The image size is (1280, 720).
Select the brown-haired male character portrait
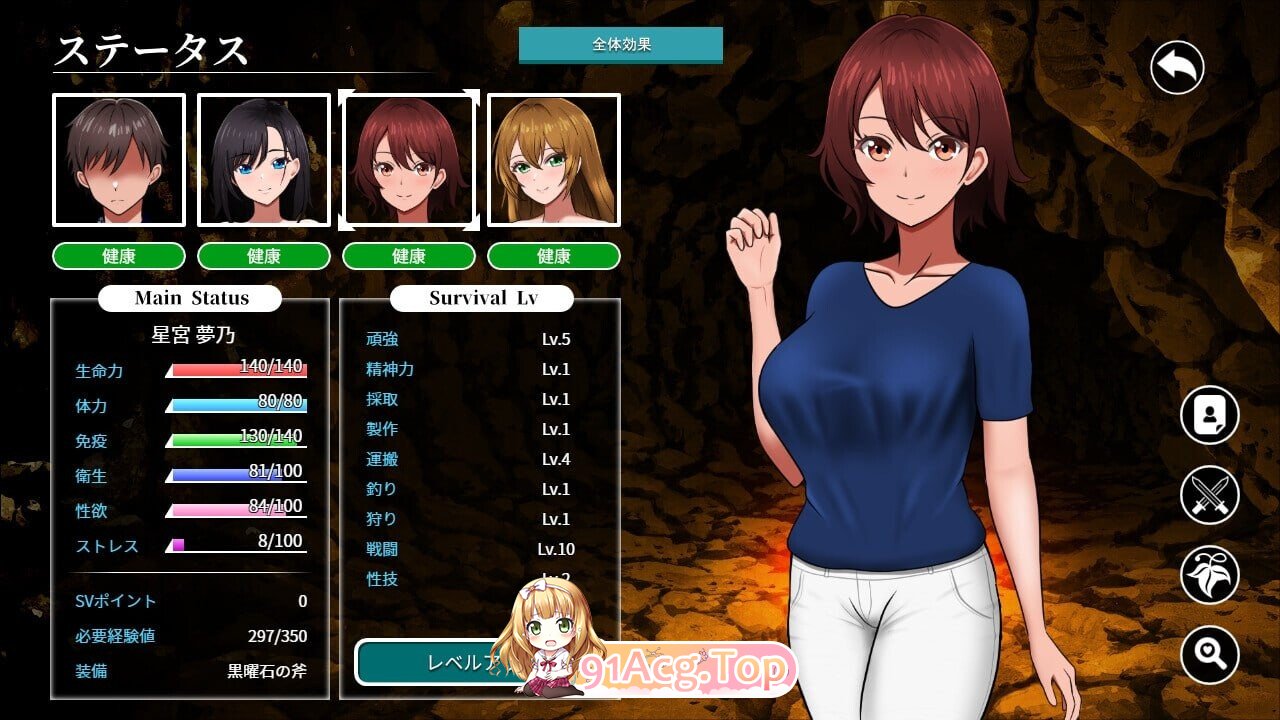point(119,160)
